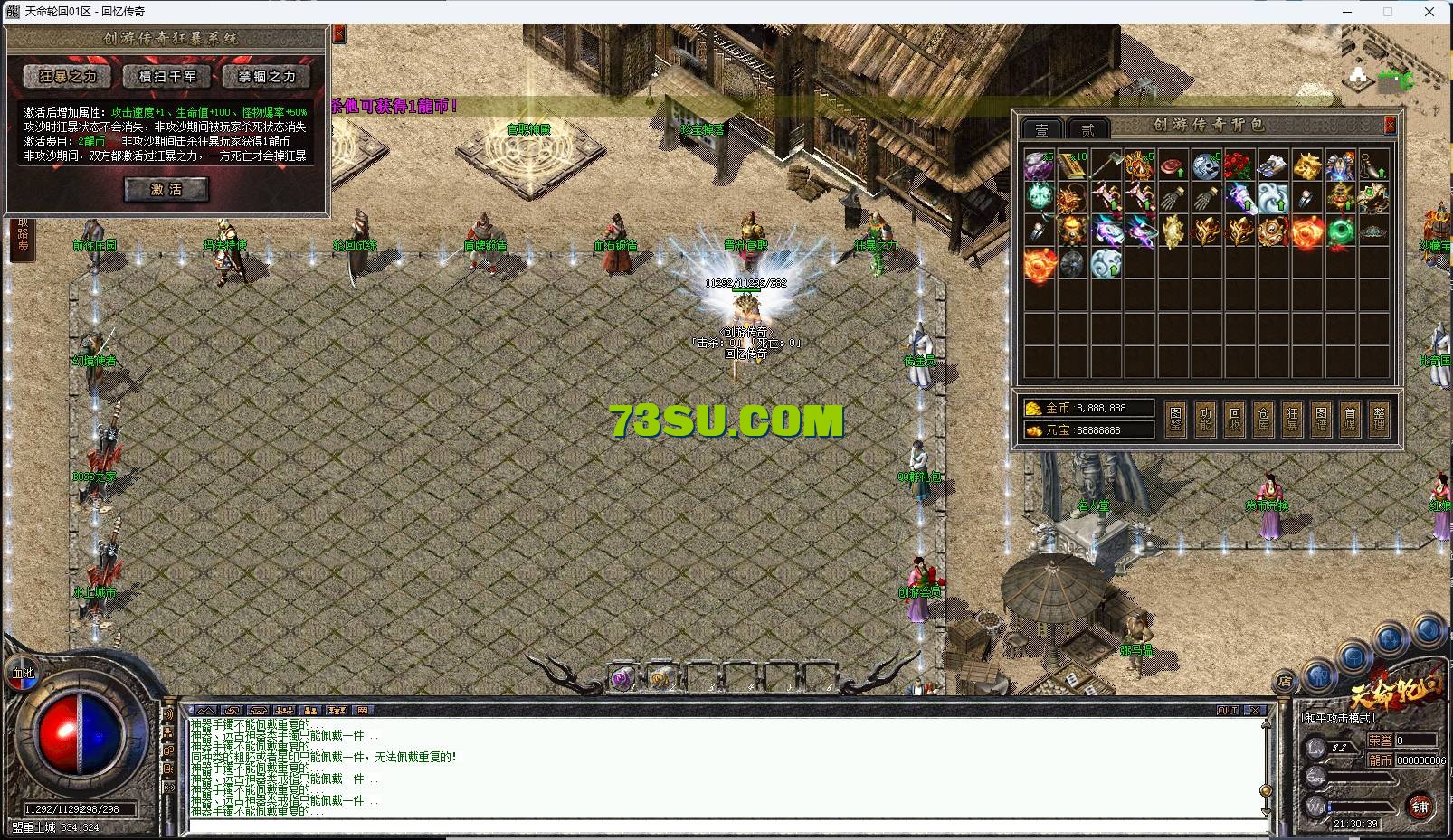Open the 功能 functions menu in backpack

tap(1203, 417)
